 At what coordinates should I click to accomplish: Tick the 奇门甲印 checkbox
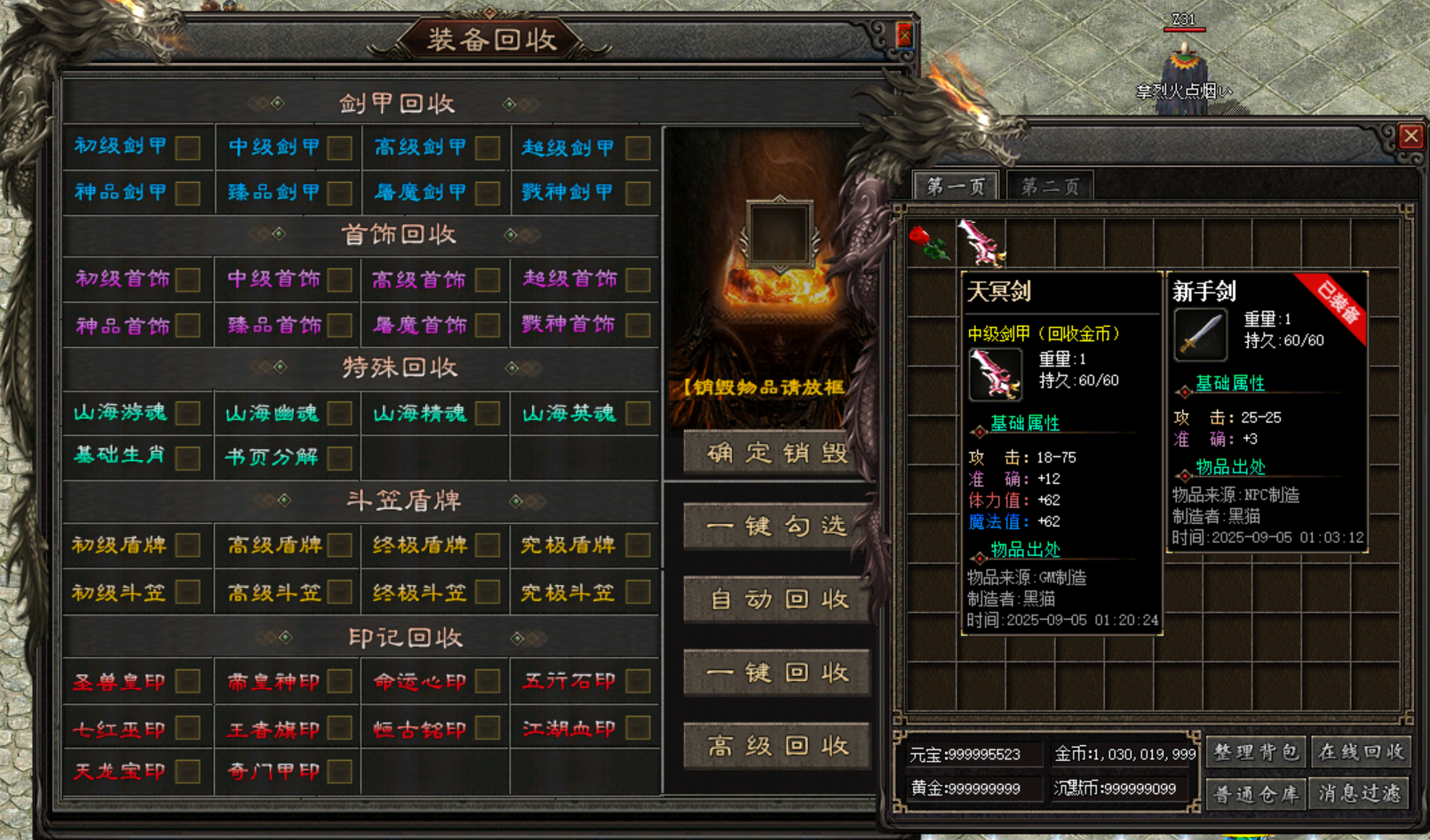(x=339, y=772)
